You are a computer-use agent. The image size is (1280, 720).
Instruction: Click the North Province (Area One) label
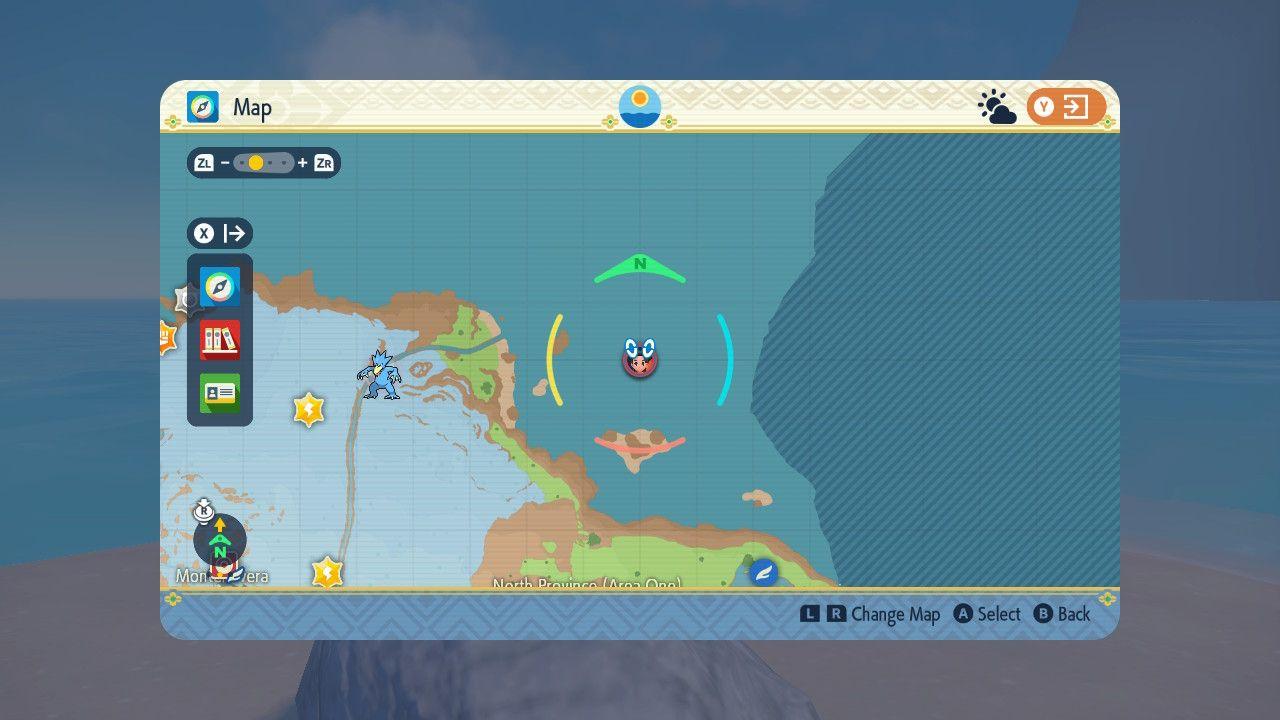click(x=586, y=585)
